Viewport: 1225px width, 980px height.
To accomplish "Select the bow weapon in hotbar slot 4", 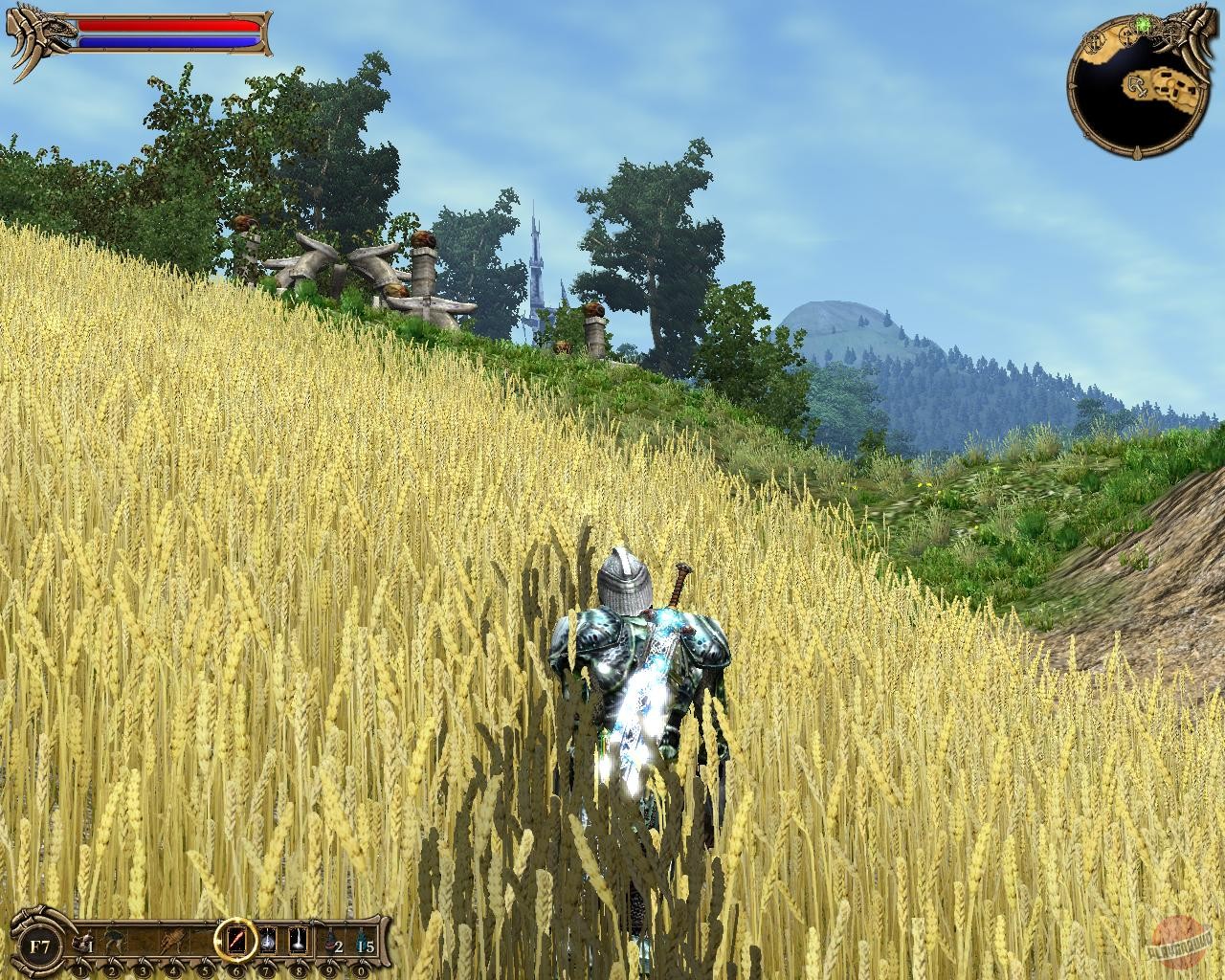I will tap(171, 941).
